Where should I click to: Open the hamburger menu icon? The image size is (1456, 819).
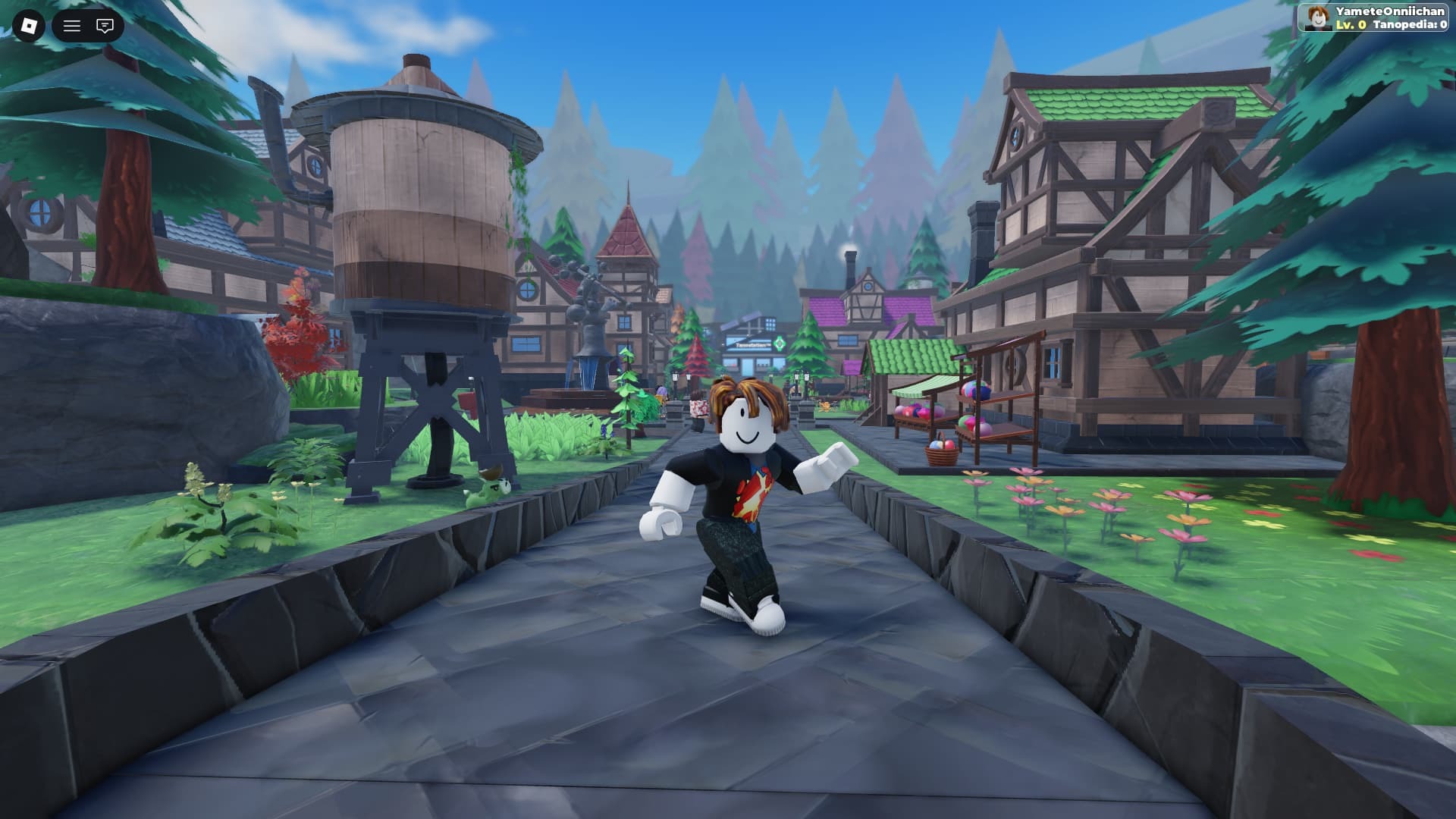(72, 26)
